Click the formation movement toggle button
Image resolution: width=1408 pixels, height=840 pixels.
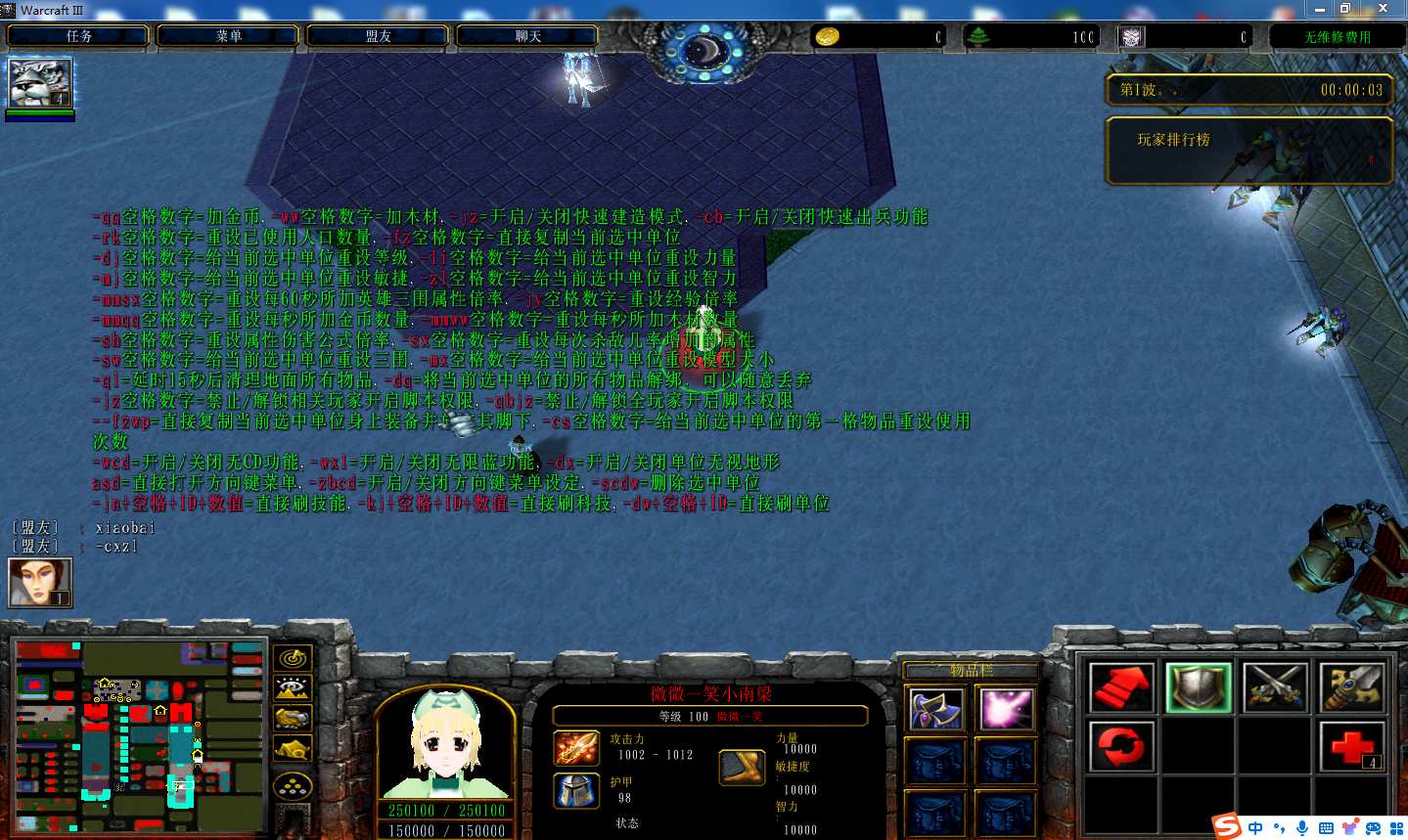293,785
